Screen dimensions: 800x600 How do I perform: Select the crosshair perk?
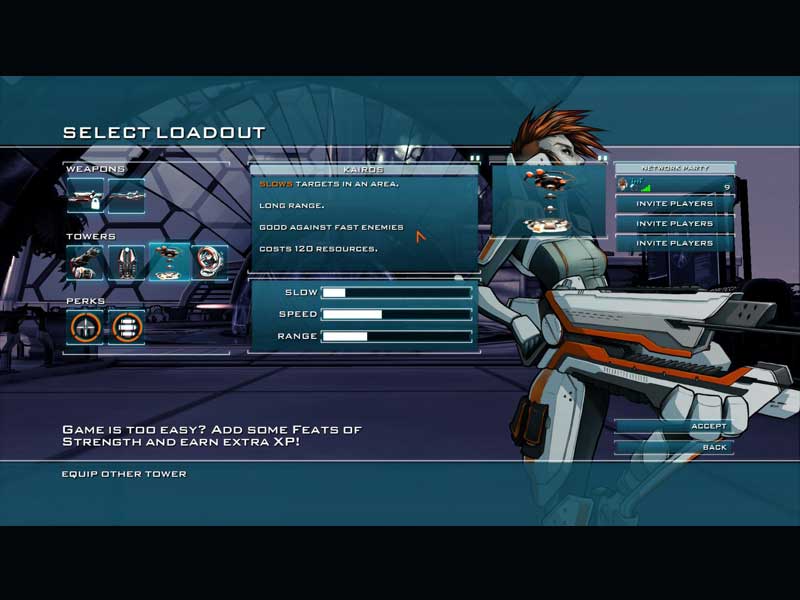coord(86,326)
